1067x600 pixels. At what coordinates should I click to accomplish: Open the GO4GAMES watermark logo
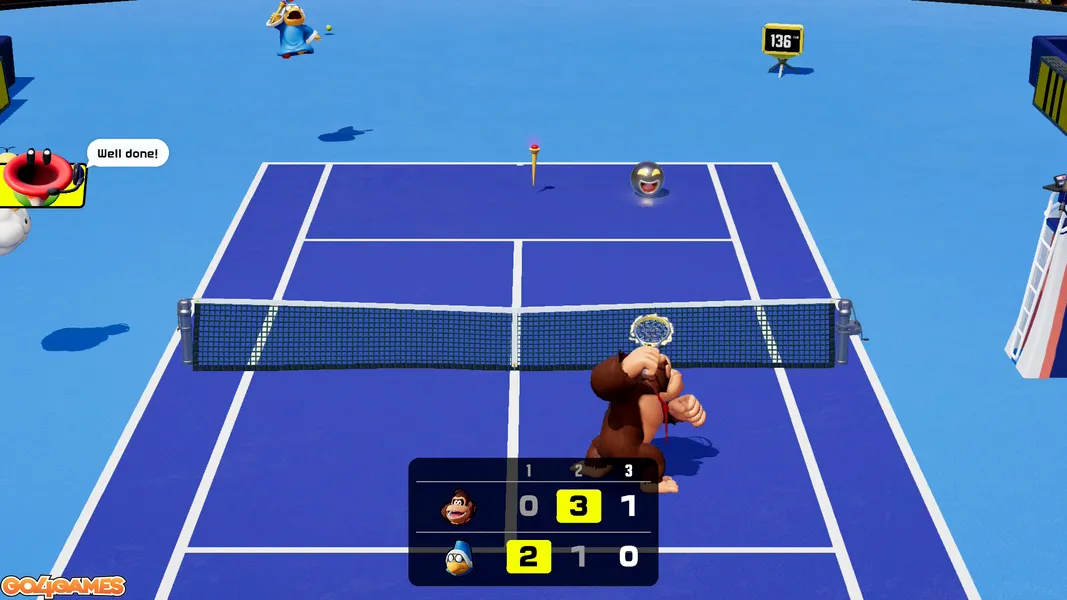click(x=63, y=587)
